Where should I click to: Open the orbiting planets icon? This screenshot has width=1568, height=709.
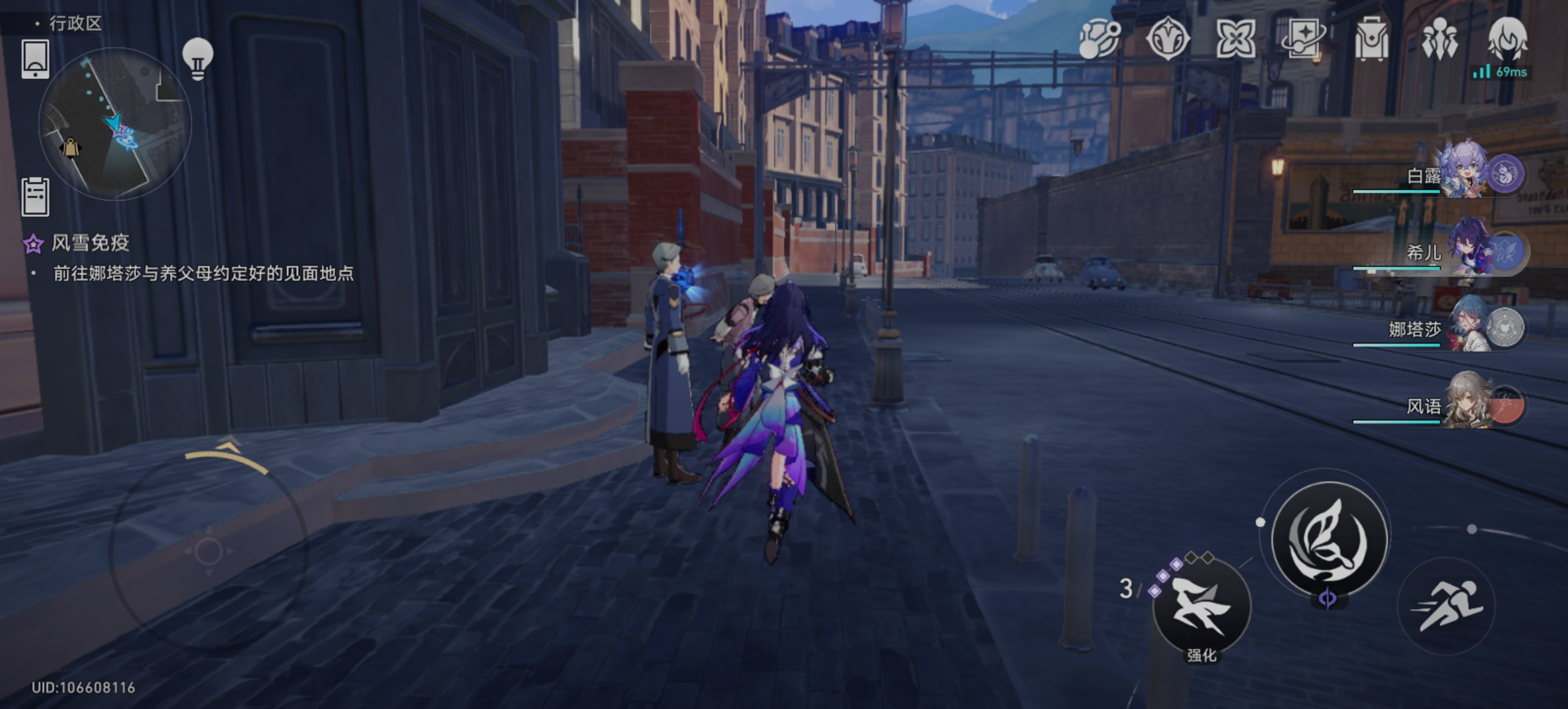[x=1099, y=39]
